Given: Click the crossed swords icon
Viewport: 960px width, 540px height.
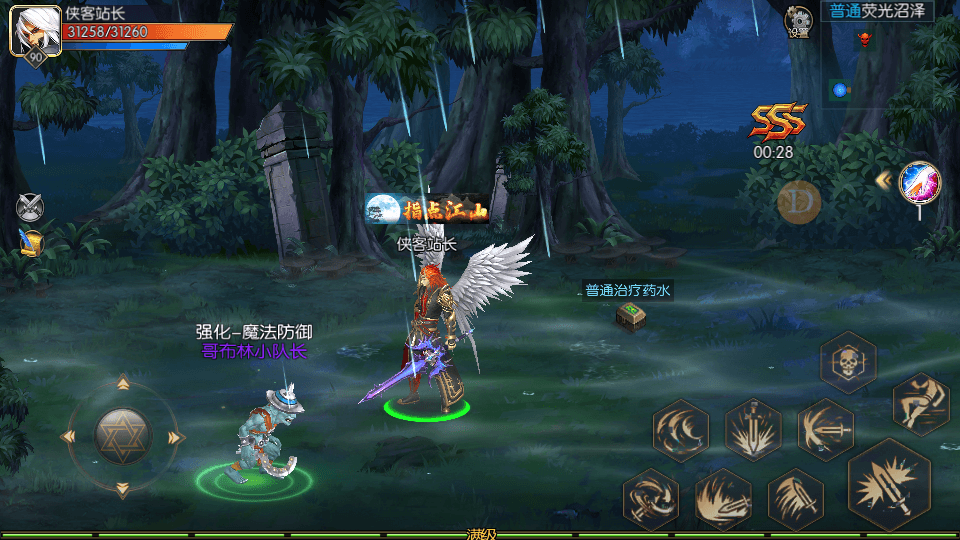Looking at the screenshot, I should tap(30, 207).
